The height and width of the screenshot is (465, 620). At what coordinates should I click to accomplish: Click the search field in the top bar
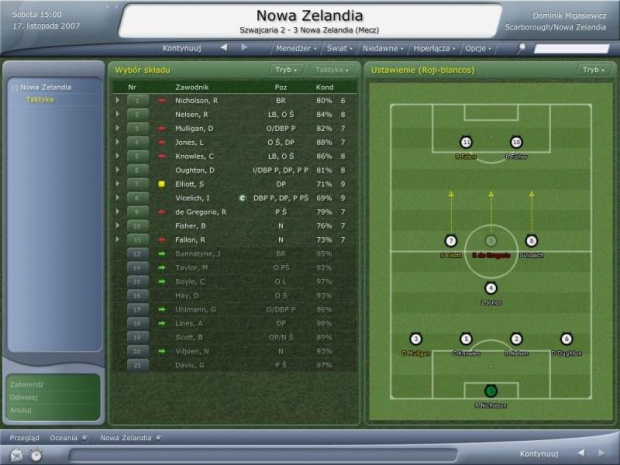pyautogui.click(x=570, y=48)
